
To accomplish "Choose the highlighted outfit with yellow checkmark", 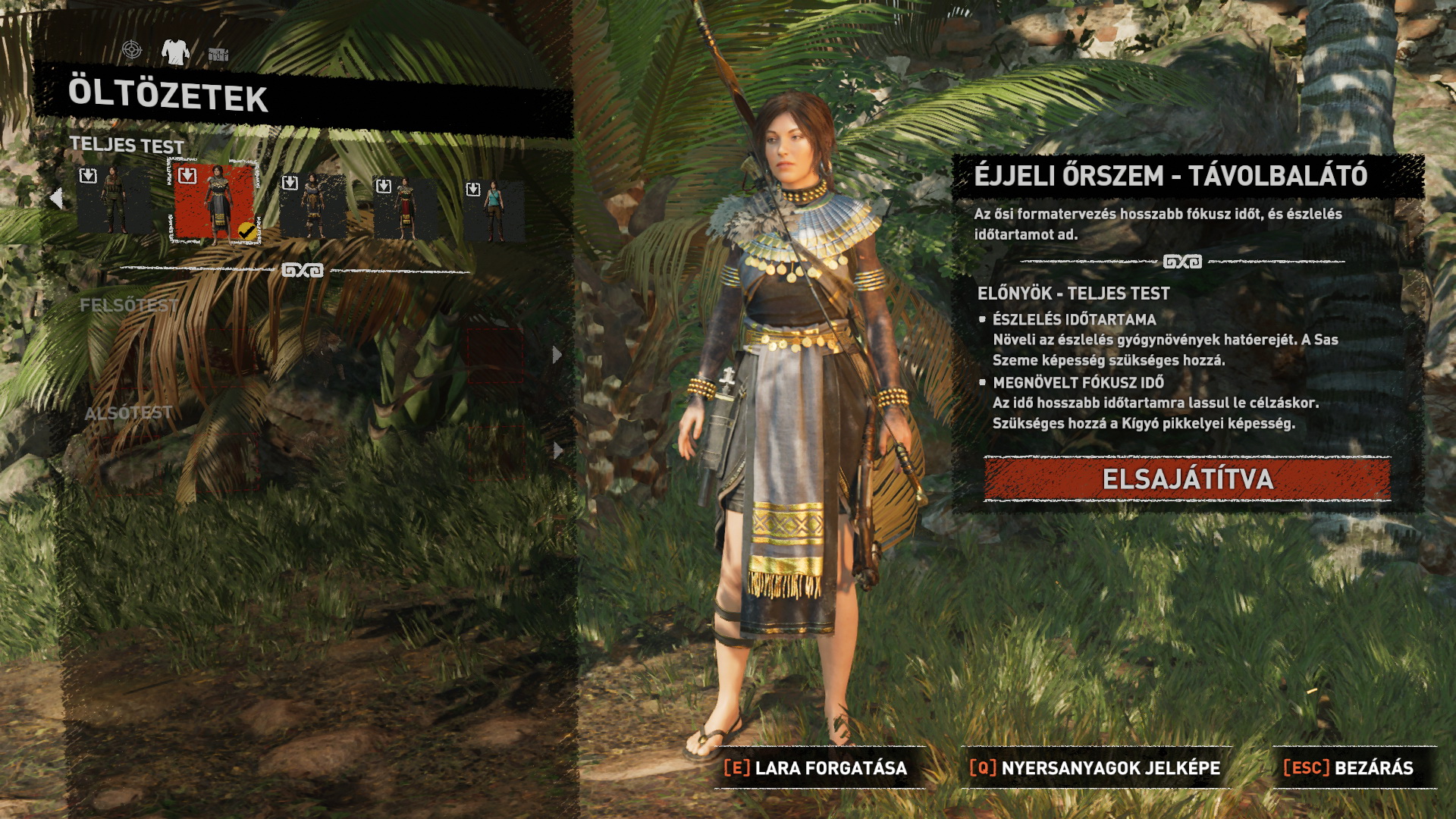I will point(215,202).
